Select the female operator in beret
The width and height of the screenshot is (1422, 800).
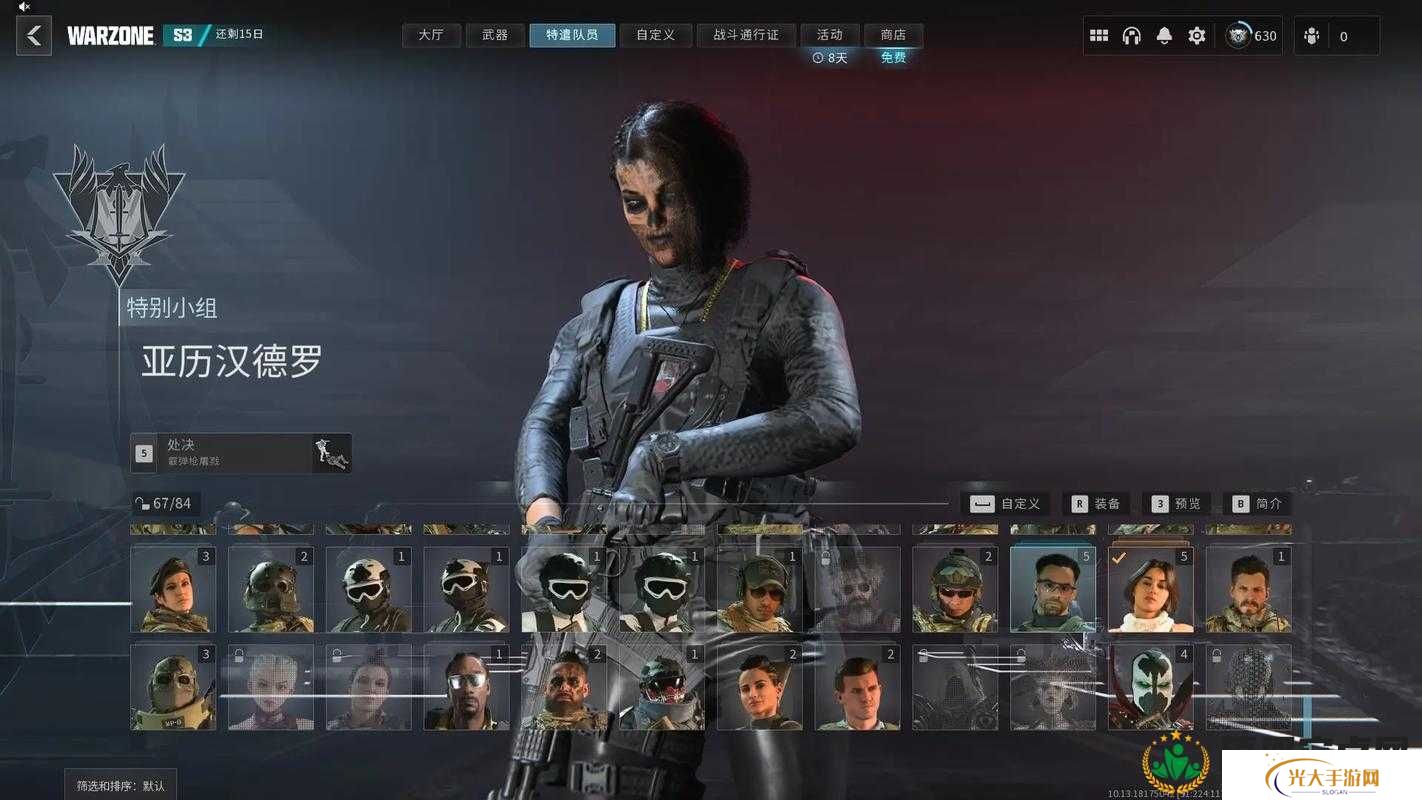point(173,589)
